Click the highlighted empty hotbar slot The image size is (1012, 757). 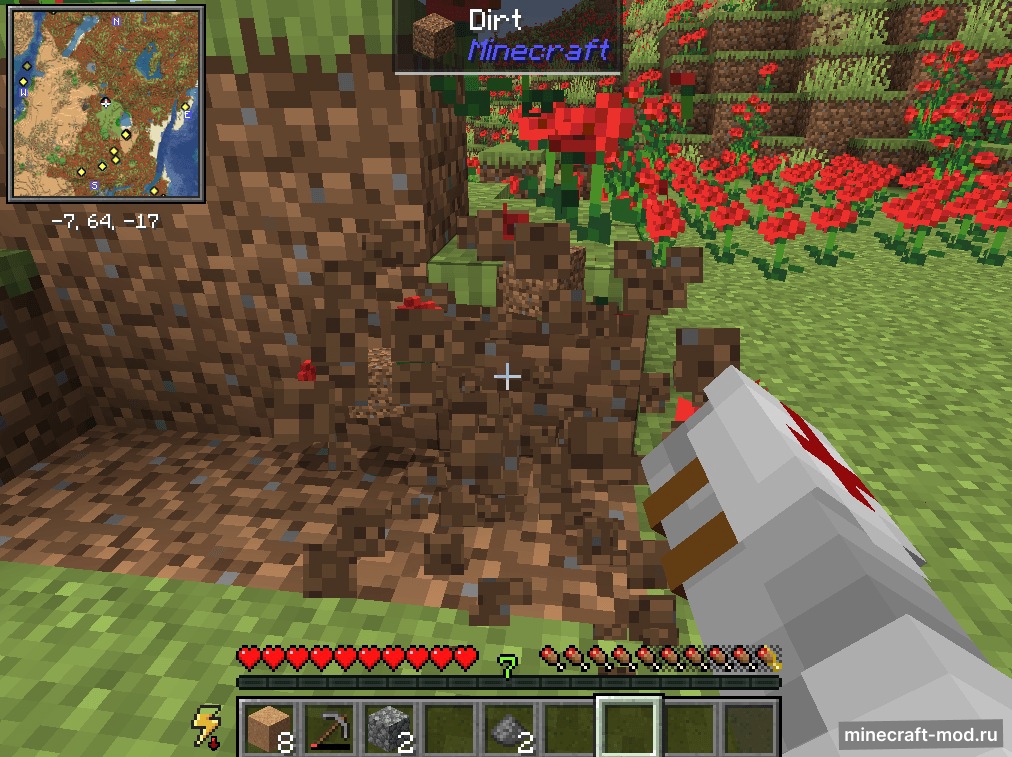coord(628,725)
